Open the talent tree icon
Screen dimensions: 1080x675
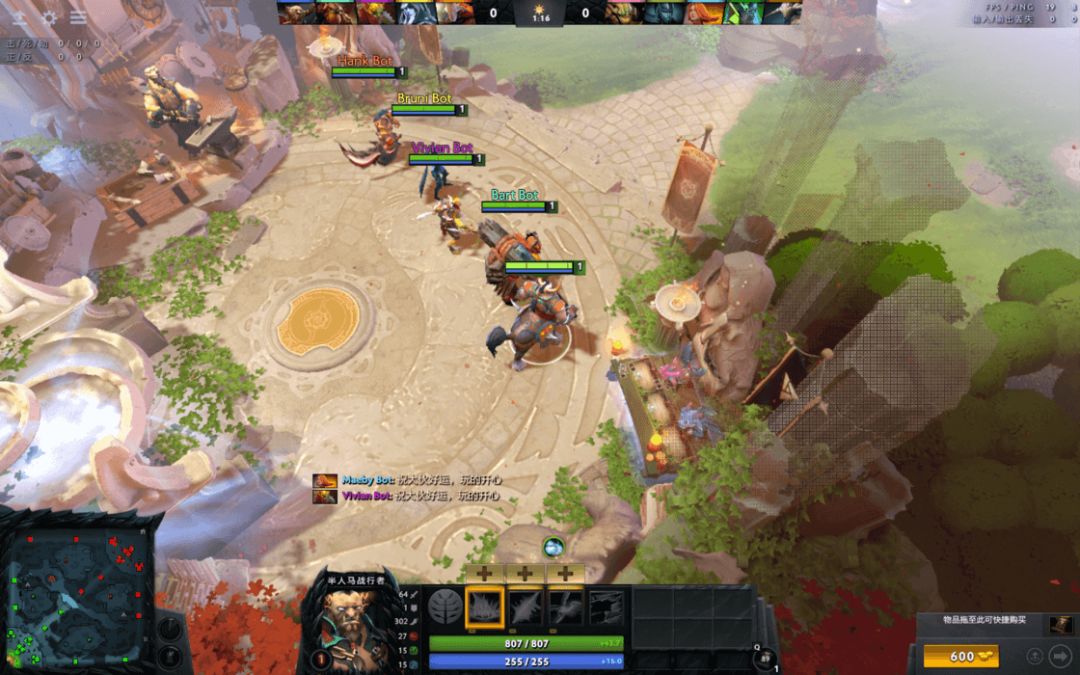(445, 607)
